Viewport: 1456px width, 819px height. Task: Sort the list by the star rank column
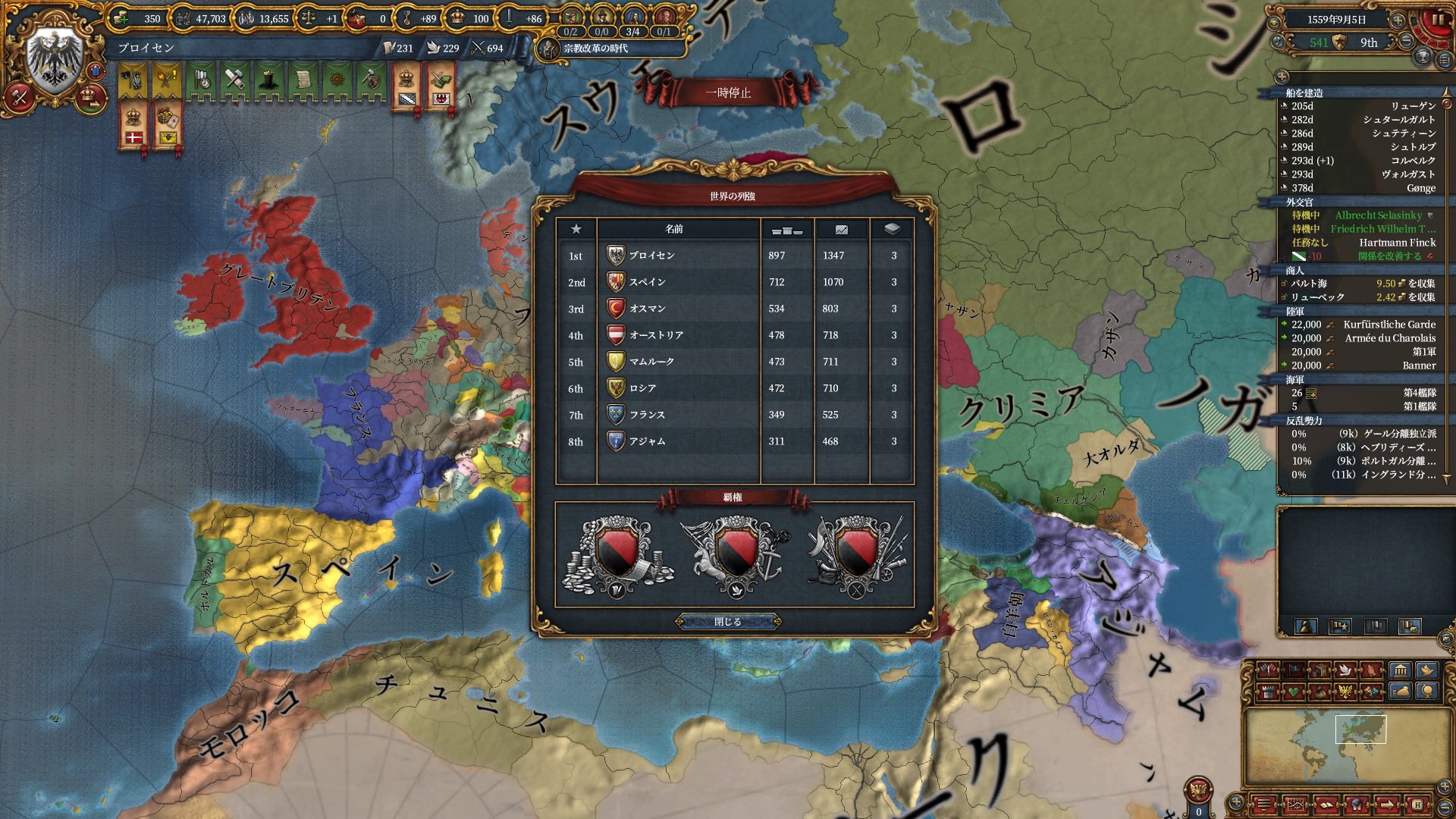point(576,229)
